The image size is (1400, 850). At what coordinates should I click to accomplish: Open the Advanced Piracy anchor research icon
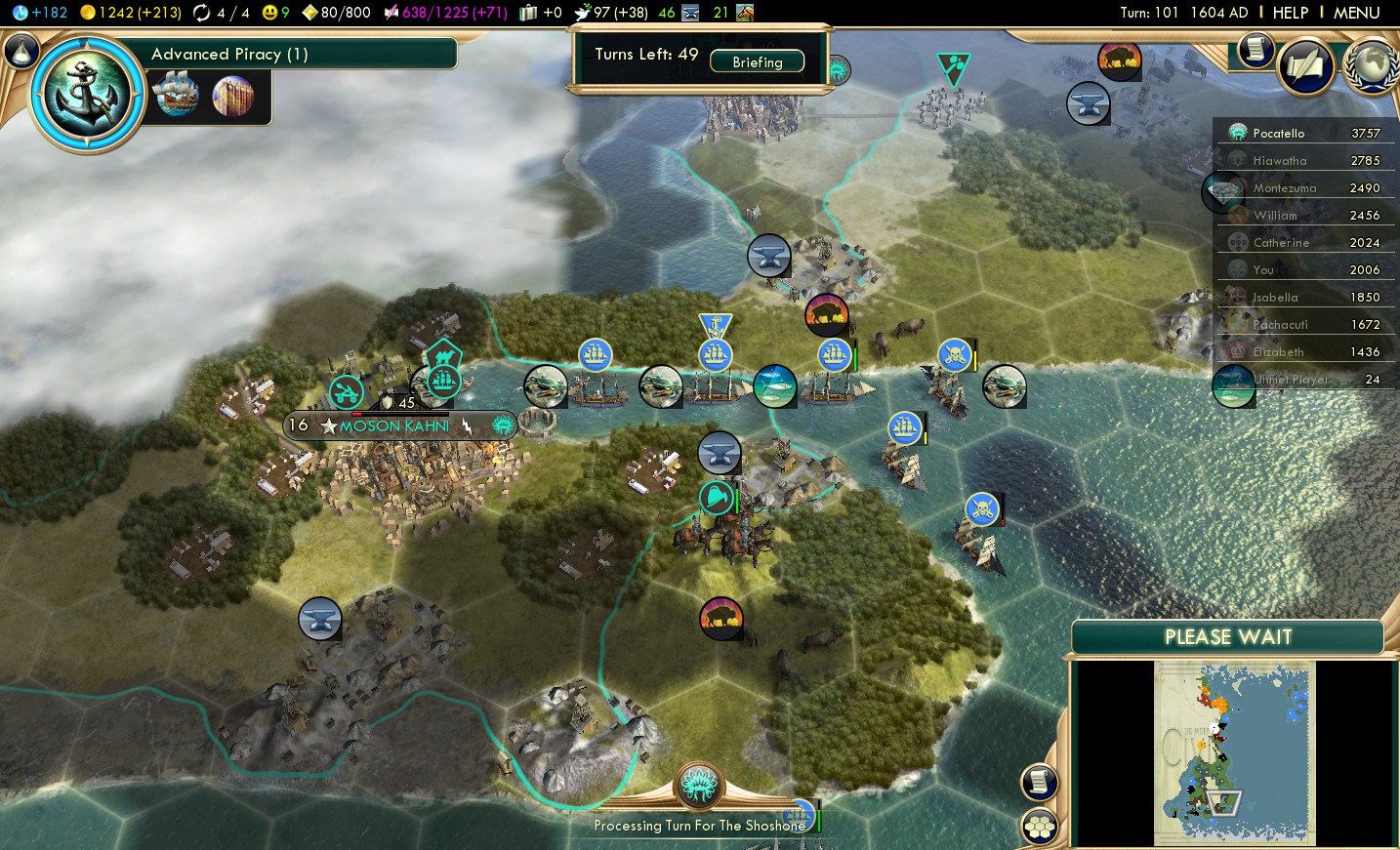click(x=88, y=95)
